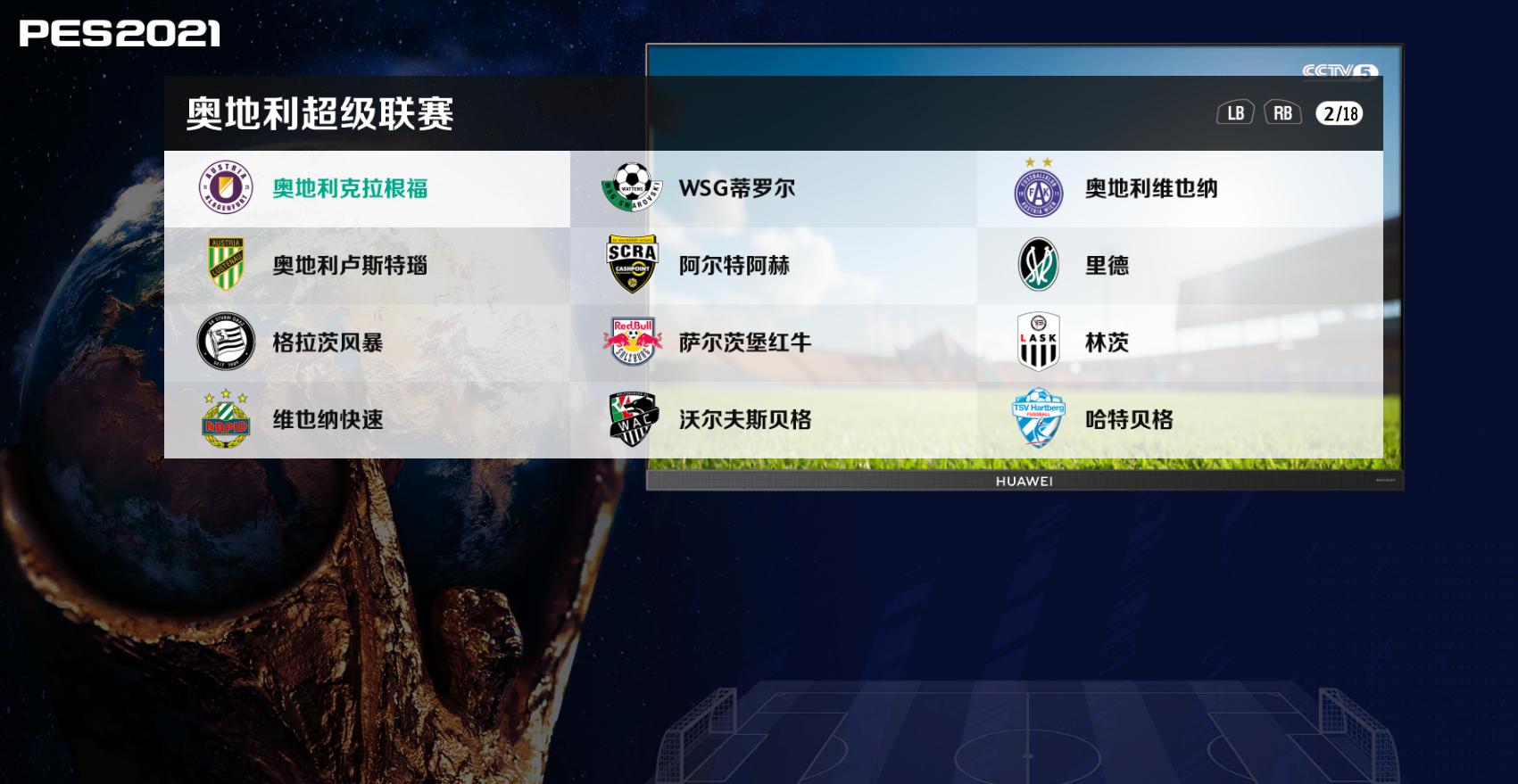Click the 格拉茨风暴 club crest
This screenshot has width=1518, height=784.
pos(225,342)
